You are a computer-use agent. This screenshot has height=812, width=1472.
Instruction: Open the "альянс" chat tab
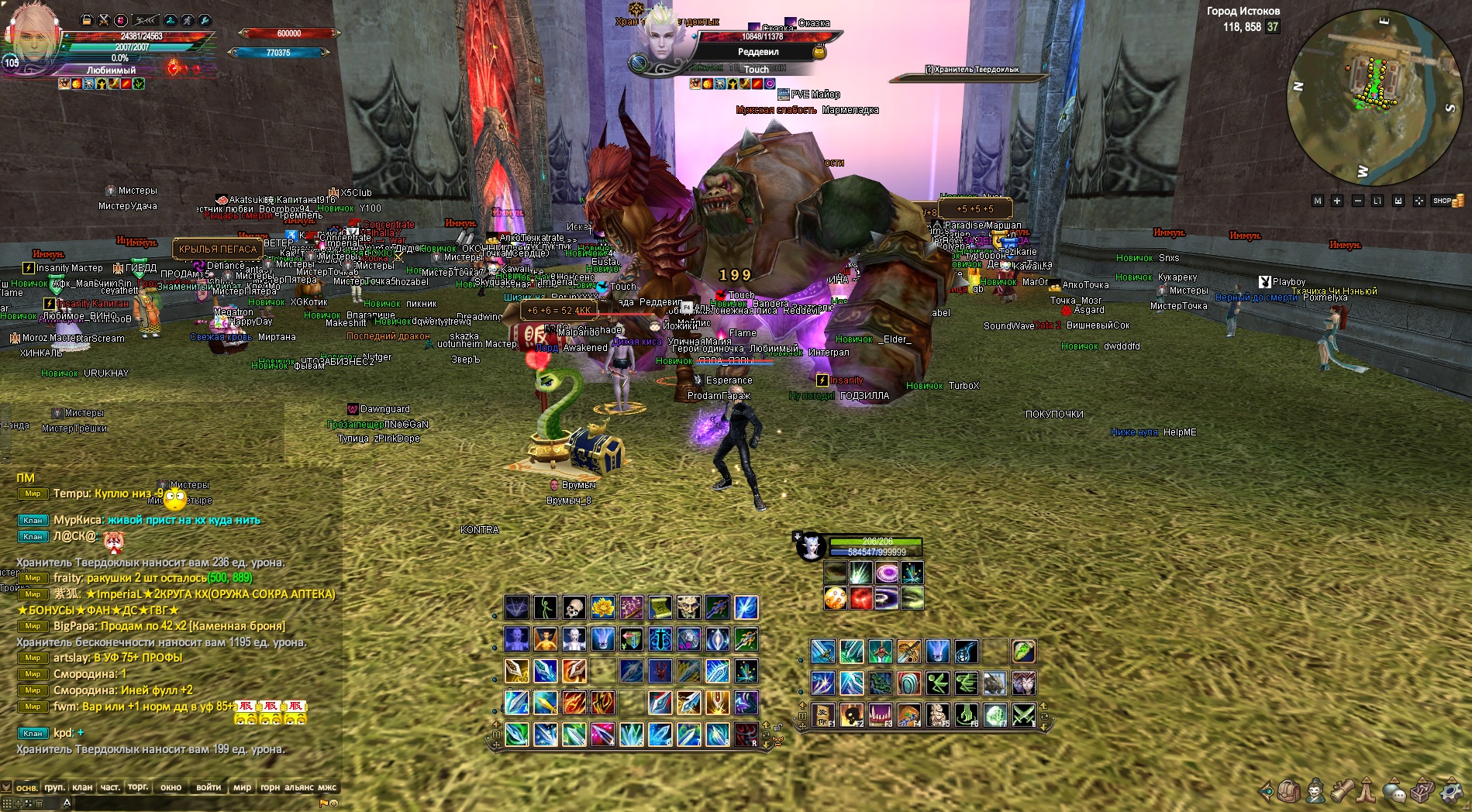pos(299,787)
